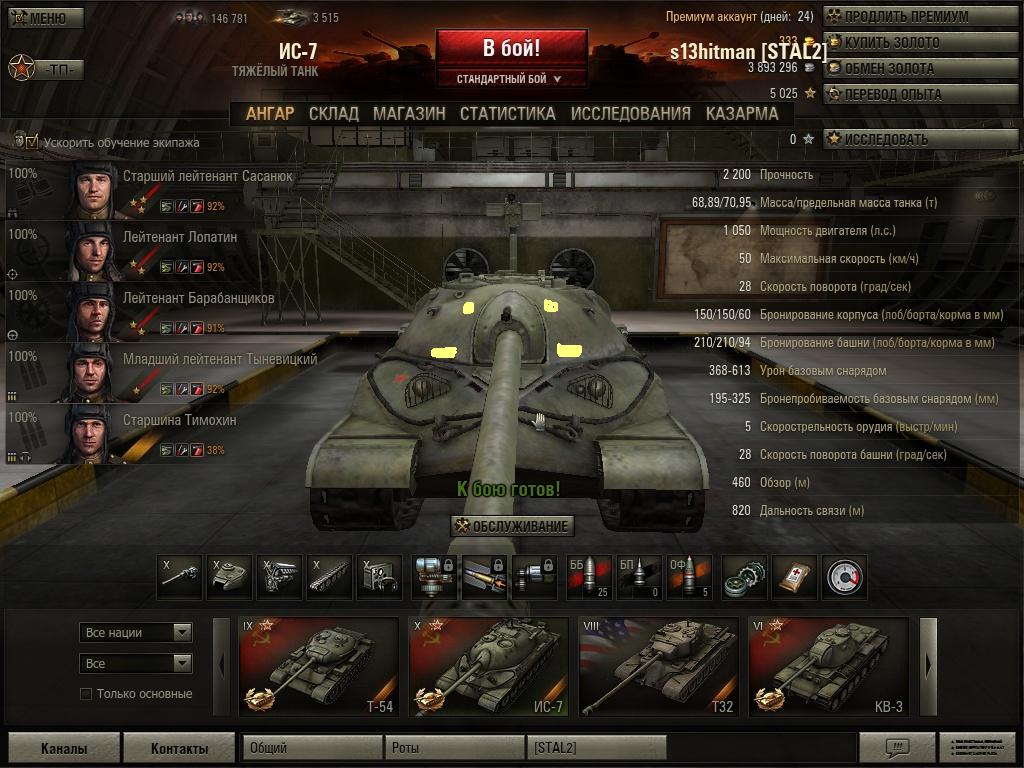
Task: Open the ОБСЛУЖИВАНИЕ service button
Action: 512,526
